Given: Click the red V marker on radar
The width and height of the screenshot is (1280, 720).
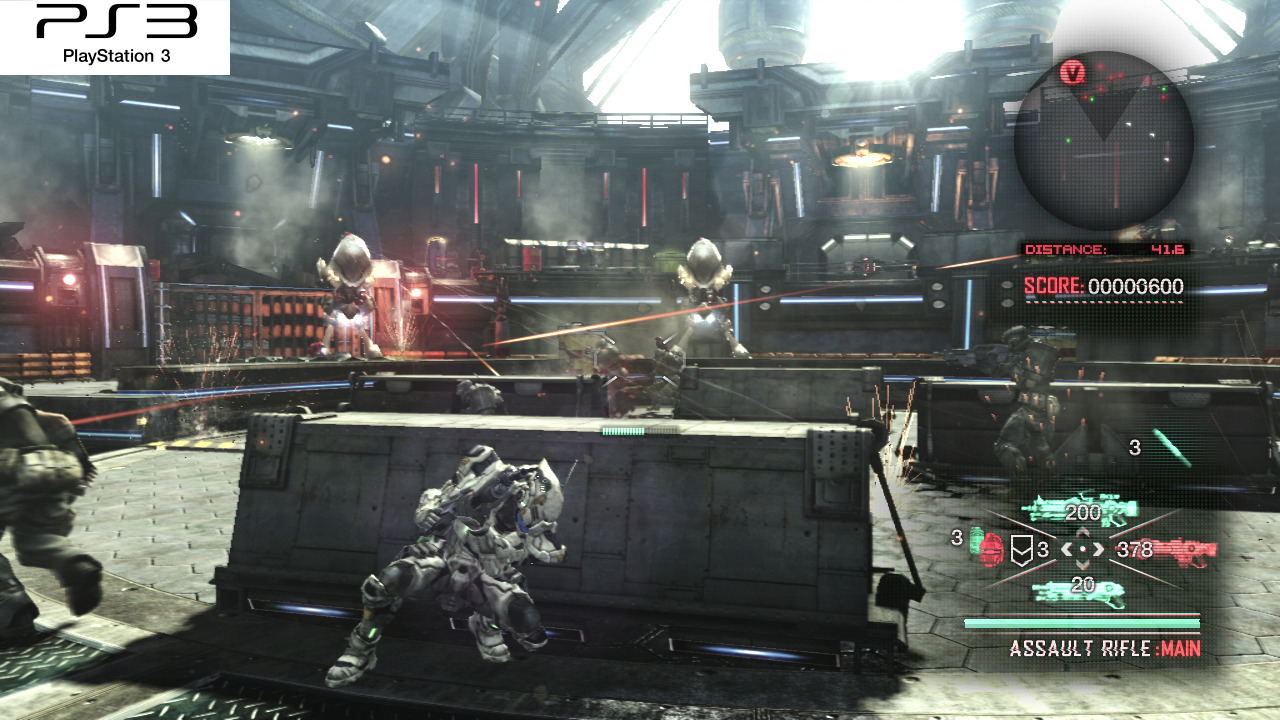Looking at the screenshot, I should coord(1074,72).
